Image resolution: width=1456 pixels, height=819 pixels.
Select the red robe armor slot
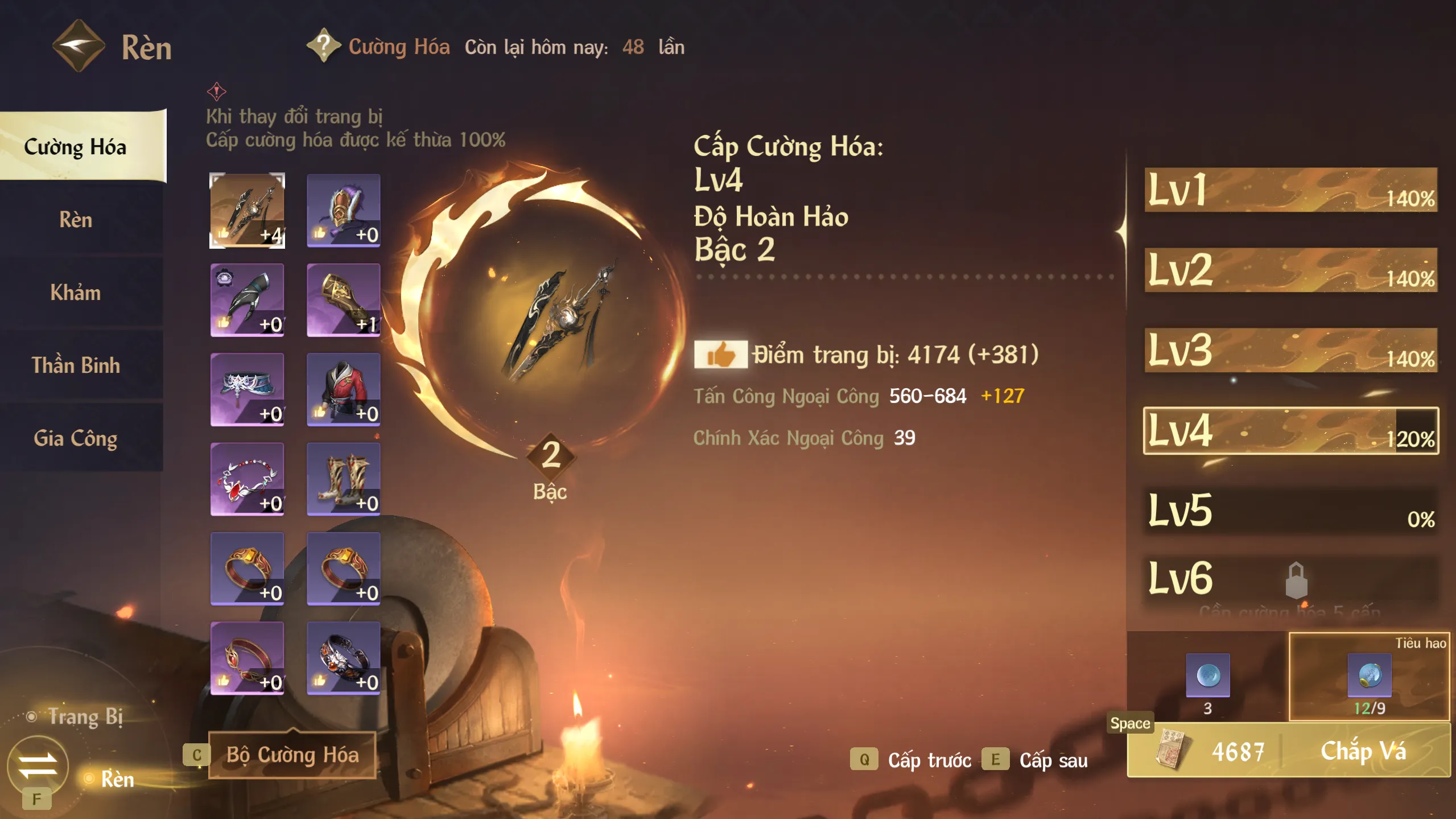coord(343,389)
